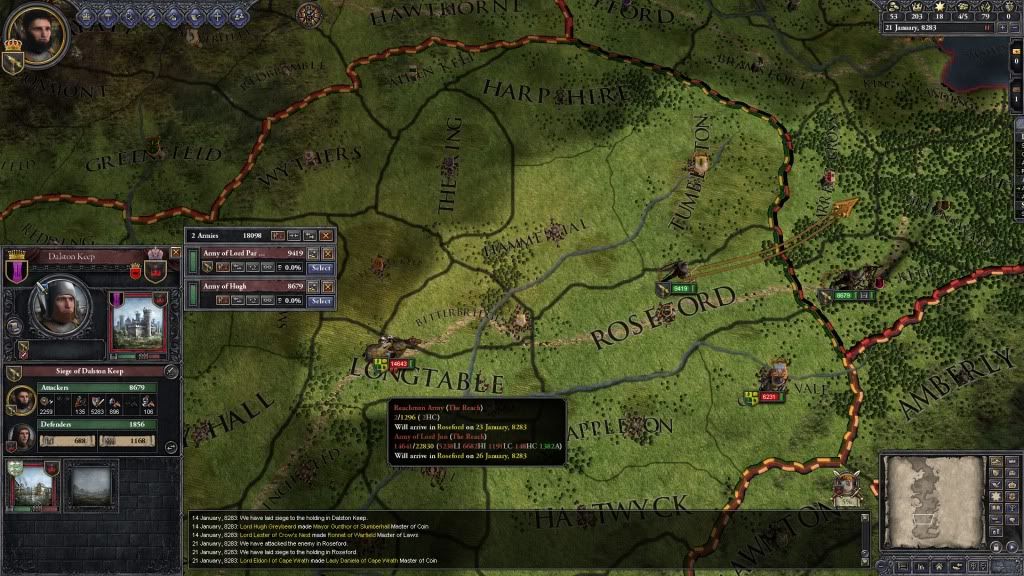Screen dimensions: 1024x576
Task: Select the 8231 army unit counter
Action: [x=769, y=397]
